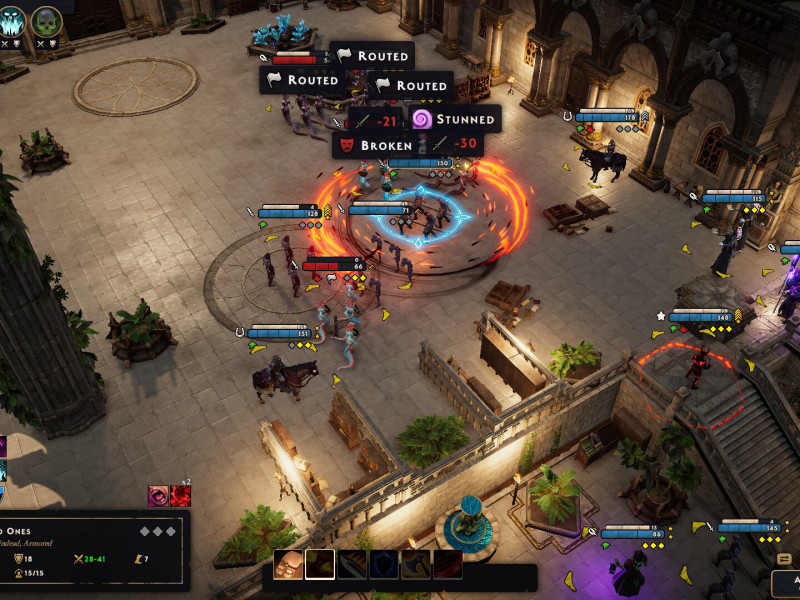Toggle the small swap-arrows button
Image resolution: width=800 pixels, height=600 pixels.
[x=784, y=559]
